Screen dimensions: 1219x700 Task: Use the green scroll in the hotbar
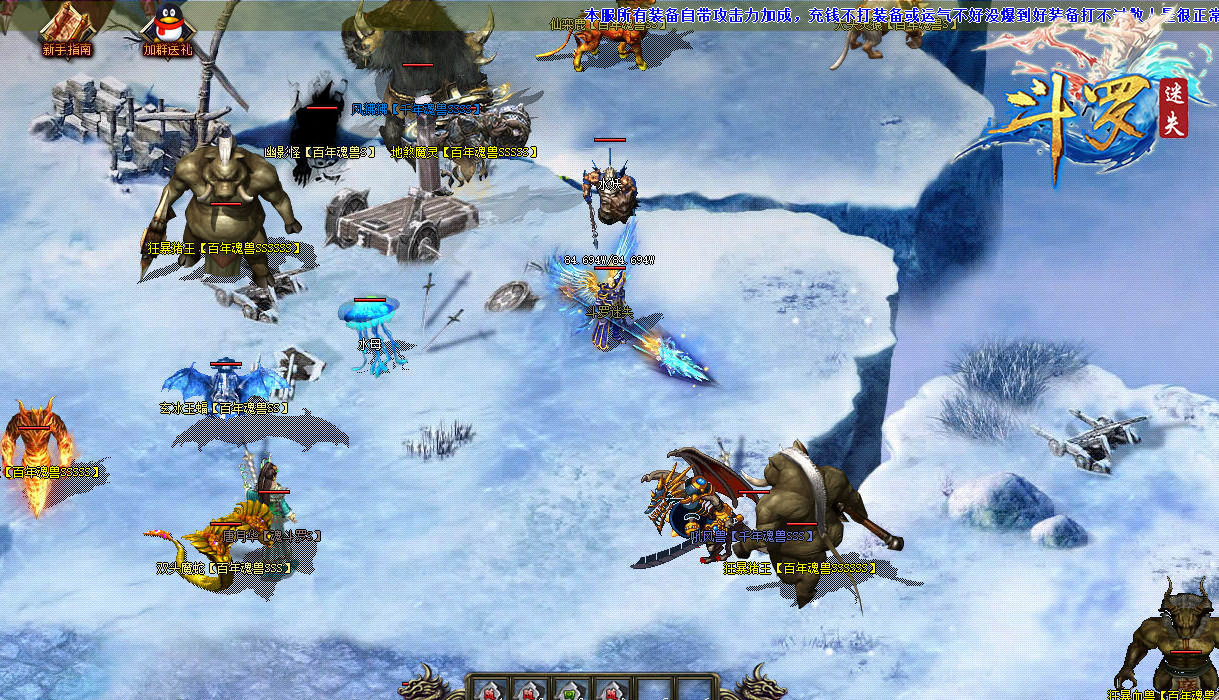tap(568, 691)
